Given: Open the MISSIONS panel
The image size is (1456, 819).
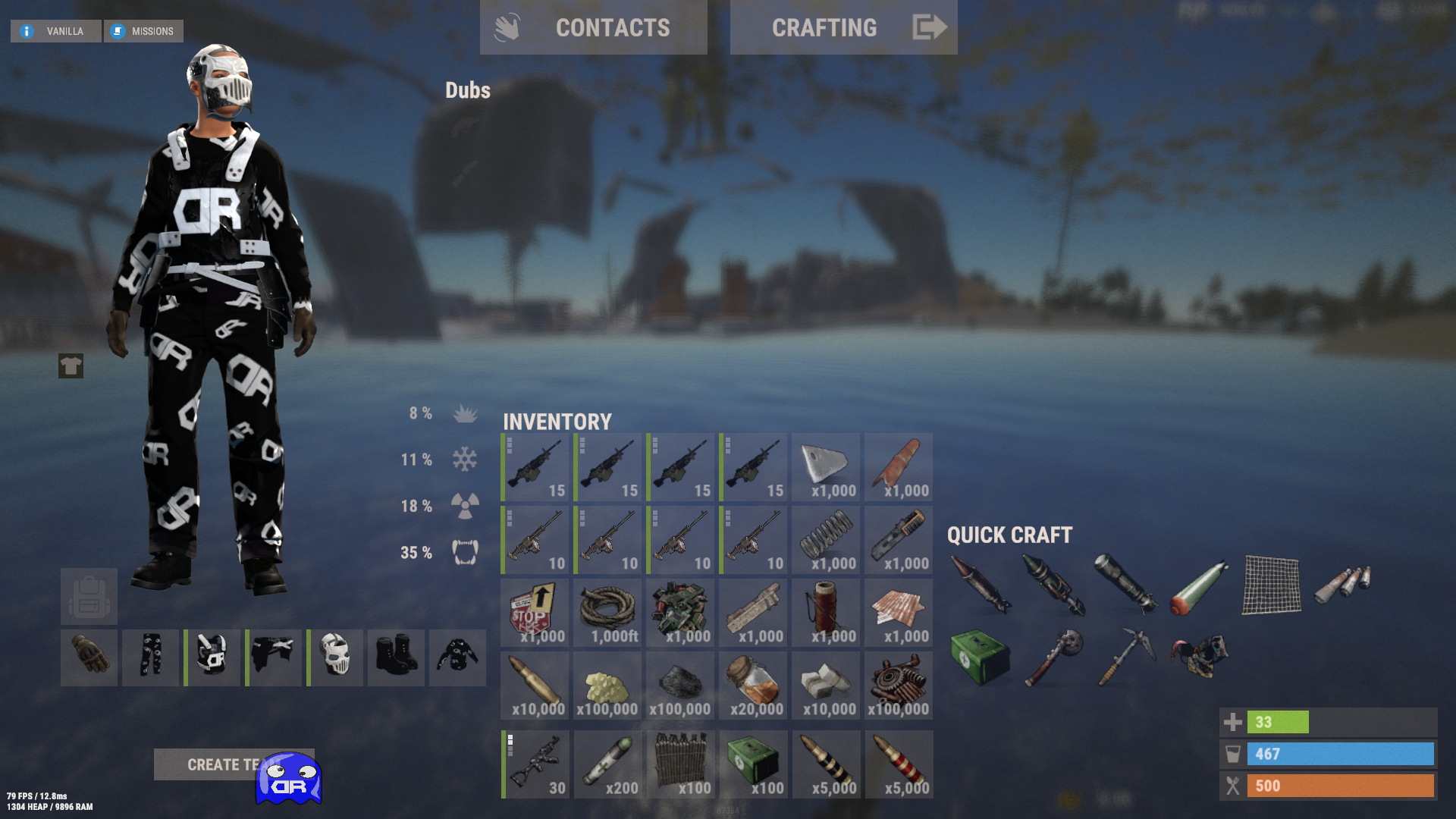Looking at the screenshot, I should (x=143, y=31).
